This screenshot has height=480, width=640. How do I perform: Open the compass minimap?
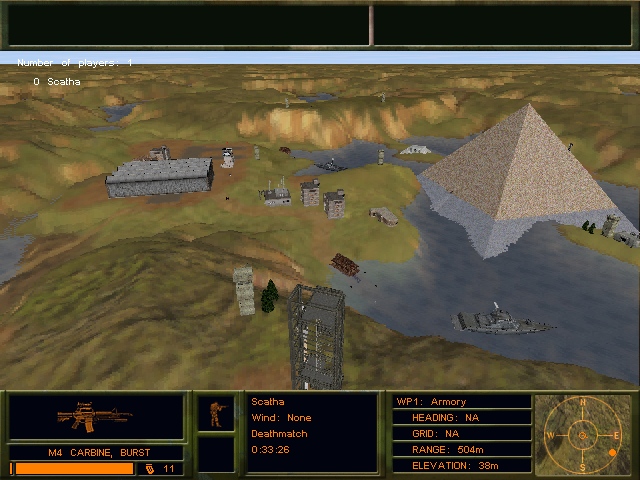pyautogui.click(x=584, y=435)
